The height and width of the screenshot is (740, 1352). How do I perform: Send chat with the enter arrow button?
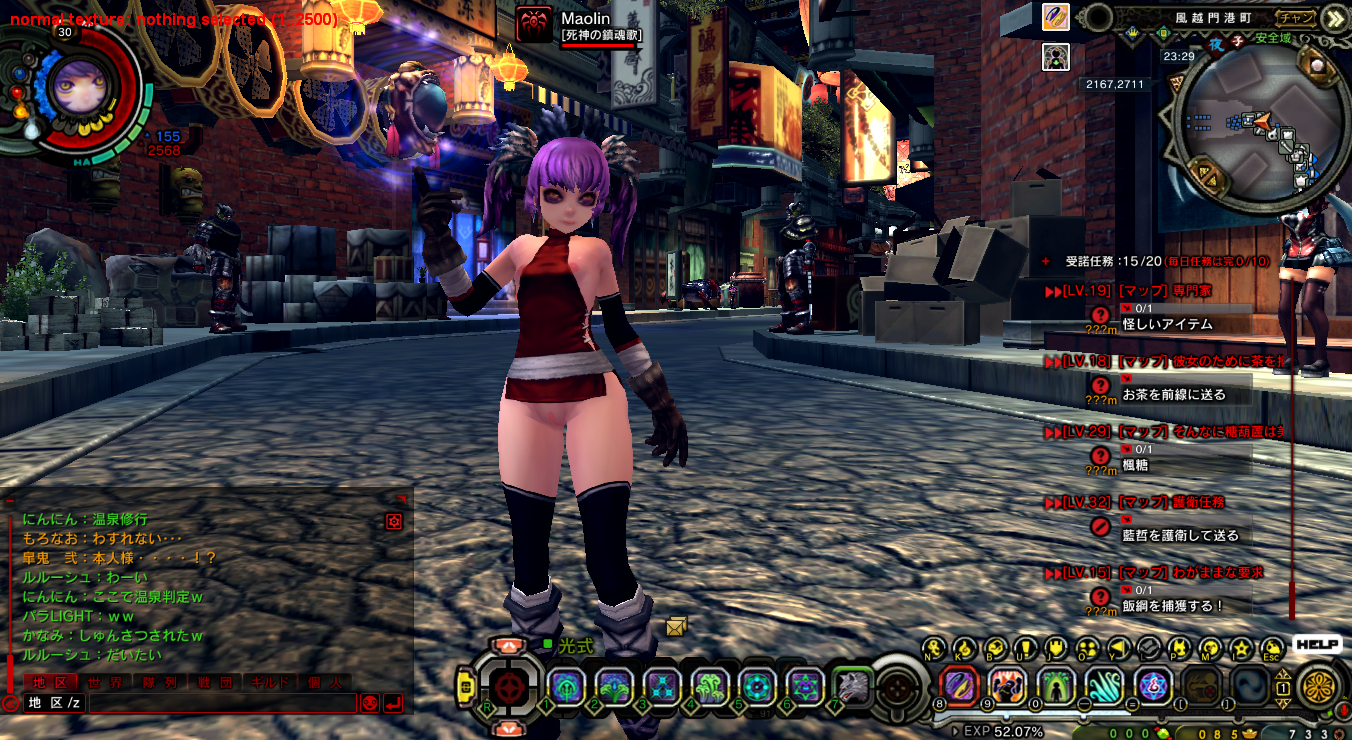(x=393, y=703)
